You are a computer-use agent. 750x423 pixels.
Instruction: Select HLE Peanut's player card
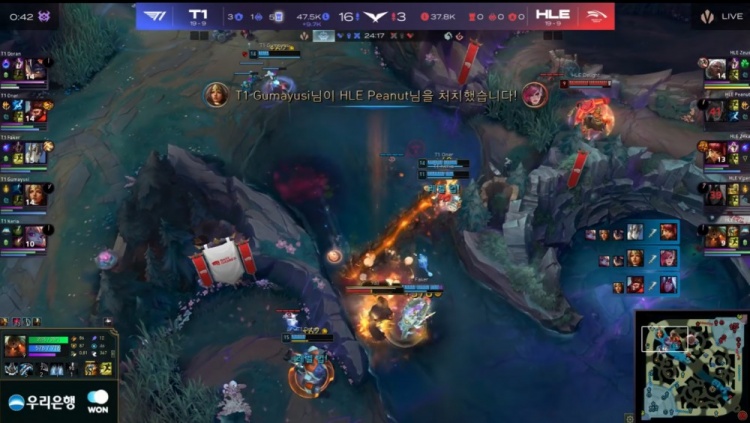coord(726,110)
